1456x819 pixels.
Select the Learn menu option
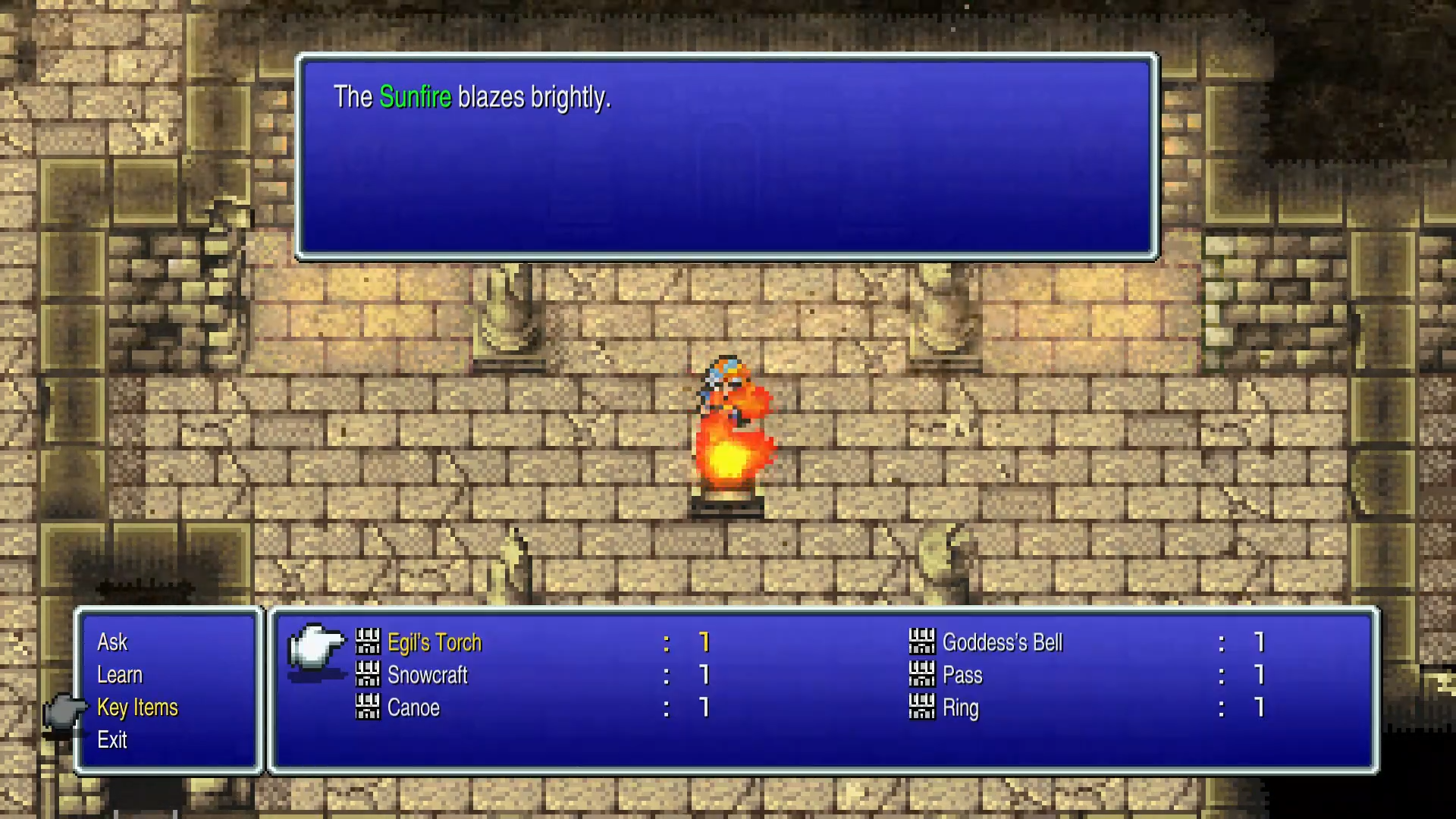[x=119, y=675]
